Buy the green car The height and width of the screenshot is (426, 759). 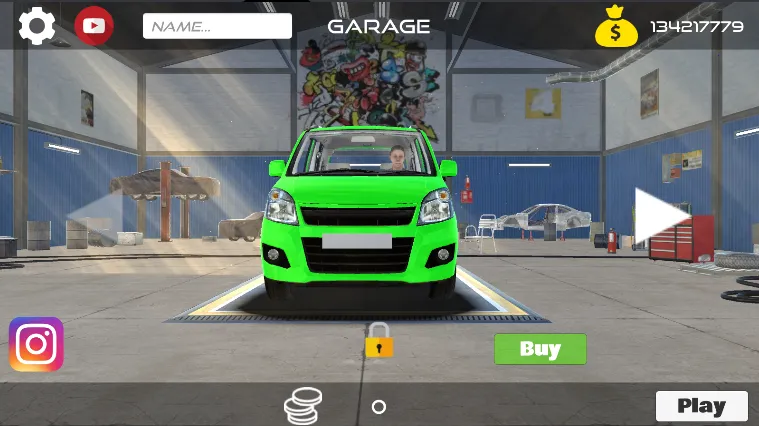[x=540, y=349]
